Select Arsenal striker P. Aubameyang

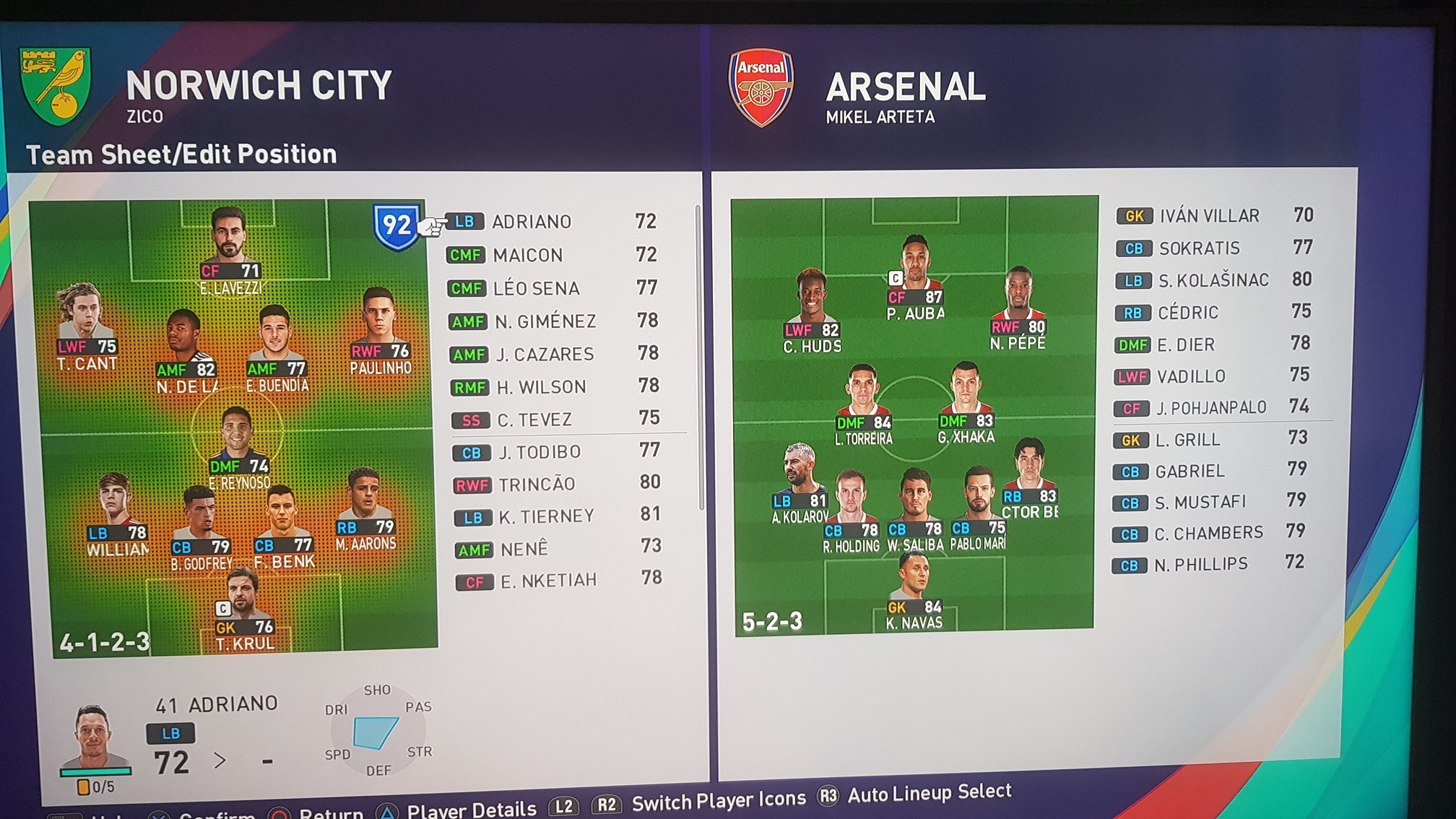click(915, 274)
